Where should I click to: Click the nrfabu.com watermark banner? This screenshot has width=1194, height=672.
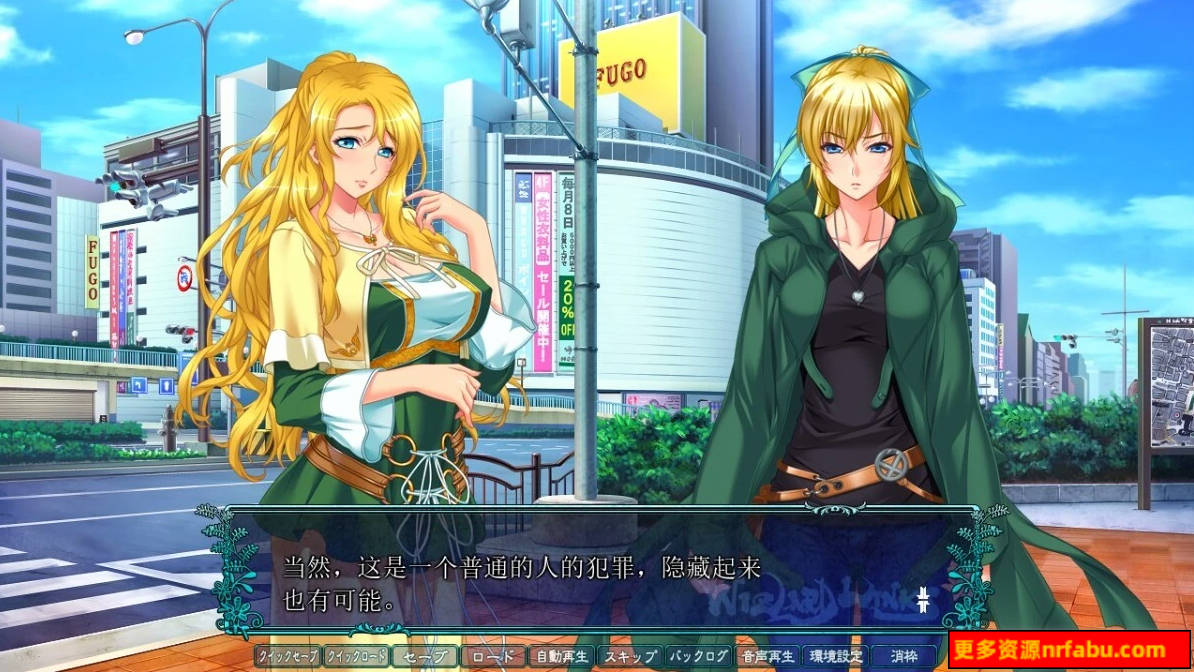pos(1069,651)
